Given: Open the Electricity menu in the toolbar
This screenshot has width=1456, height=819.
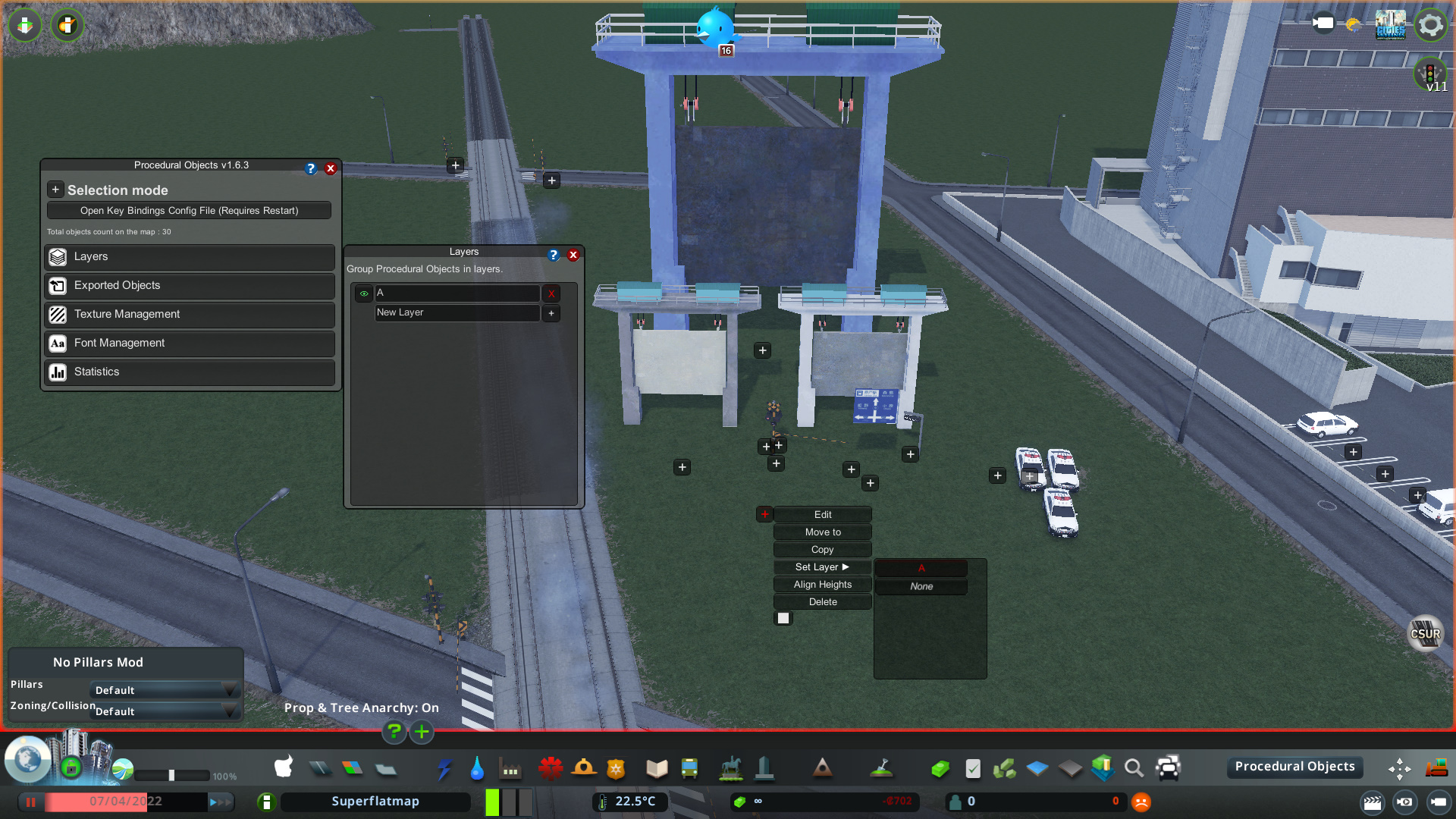Looking at the screenshot, I should [x=444, y=768].
